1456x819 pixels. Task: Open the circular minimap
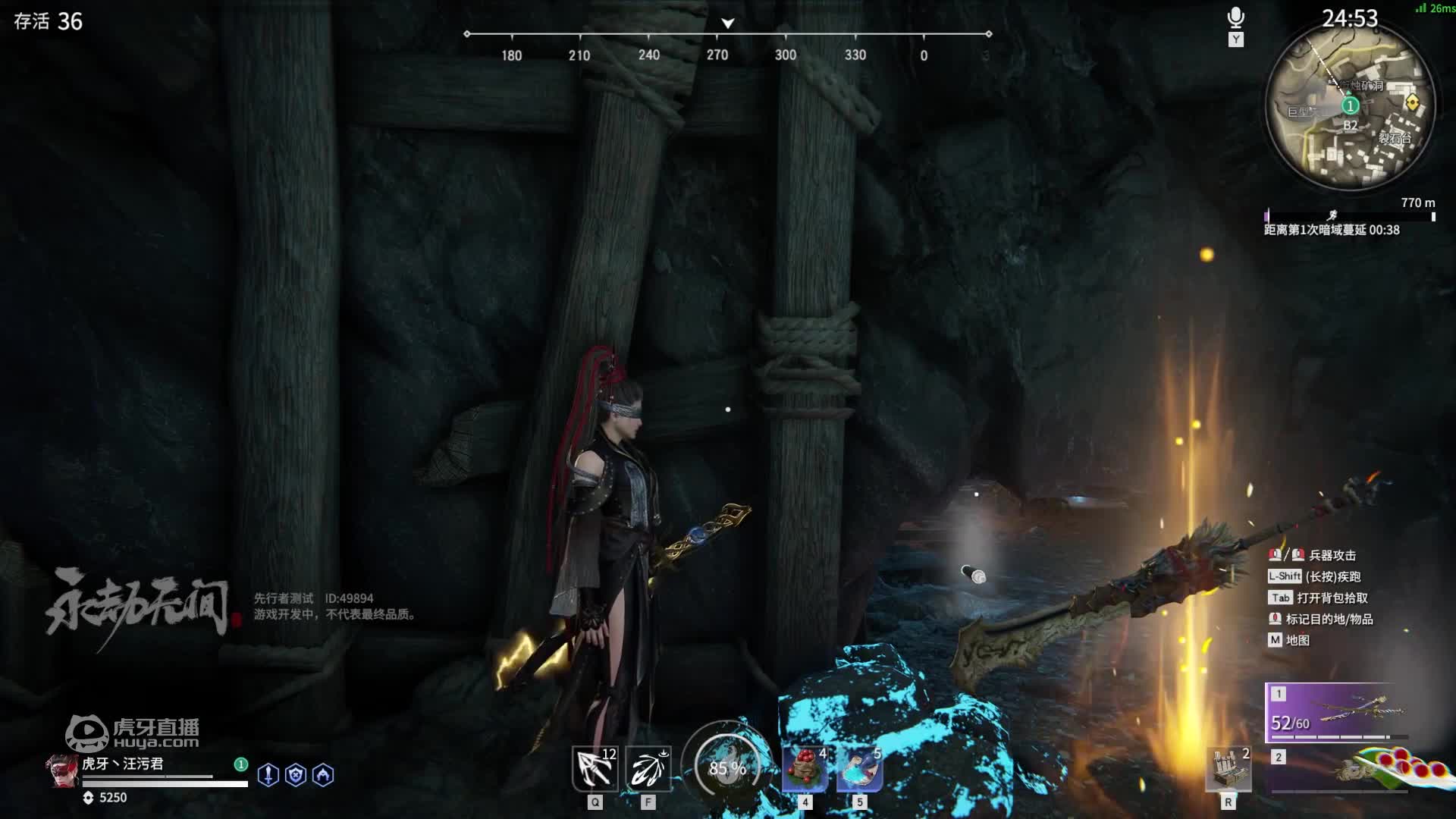pyautogui.click(x=1350, y=106)
